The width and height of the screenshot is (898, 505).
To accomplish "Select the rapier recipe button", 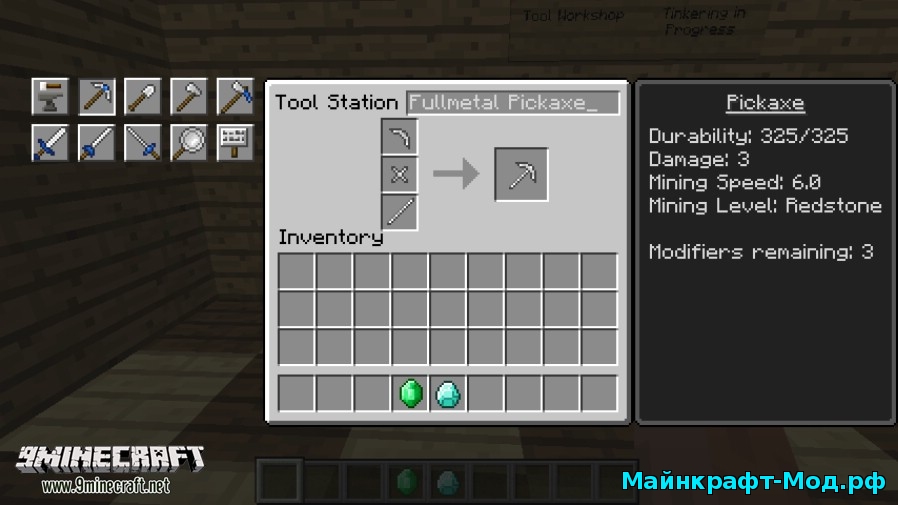I will pyautogui.click(x=142, y=143).
